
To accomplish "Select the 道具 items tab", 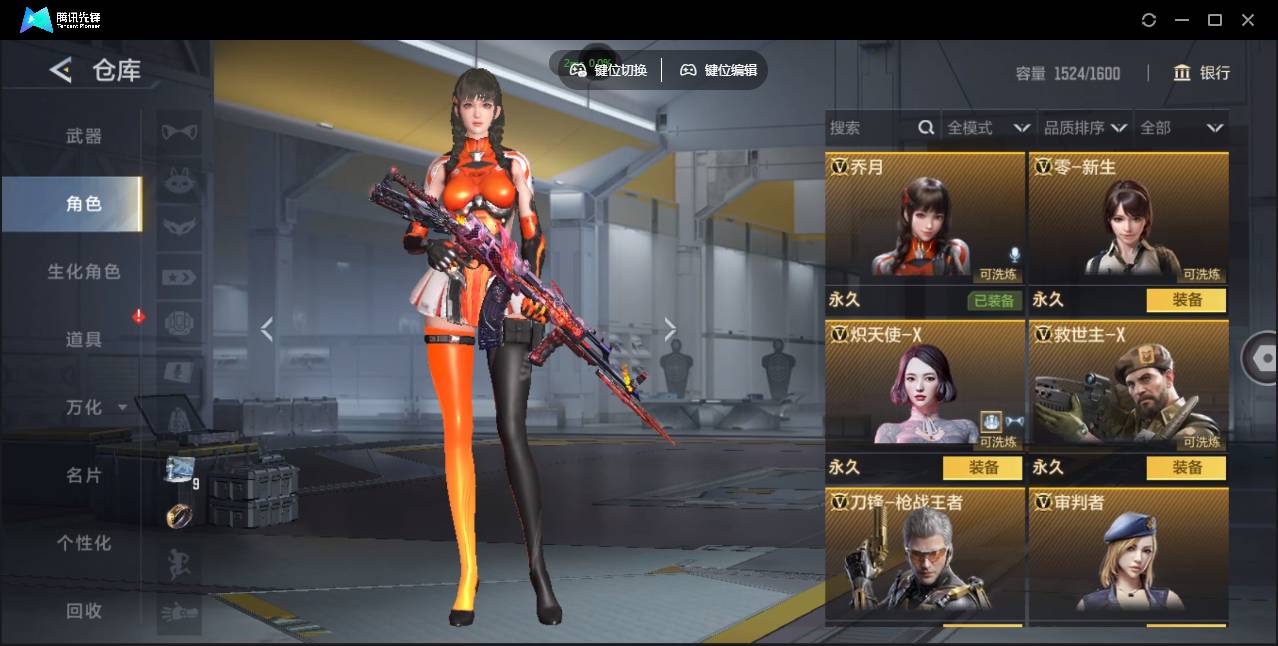I will (x=84, y=340).
